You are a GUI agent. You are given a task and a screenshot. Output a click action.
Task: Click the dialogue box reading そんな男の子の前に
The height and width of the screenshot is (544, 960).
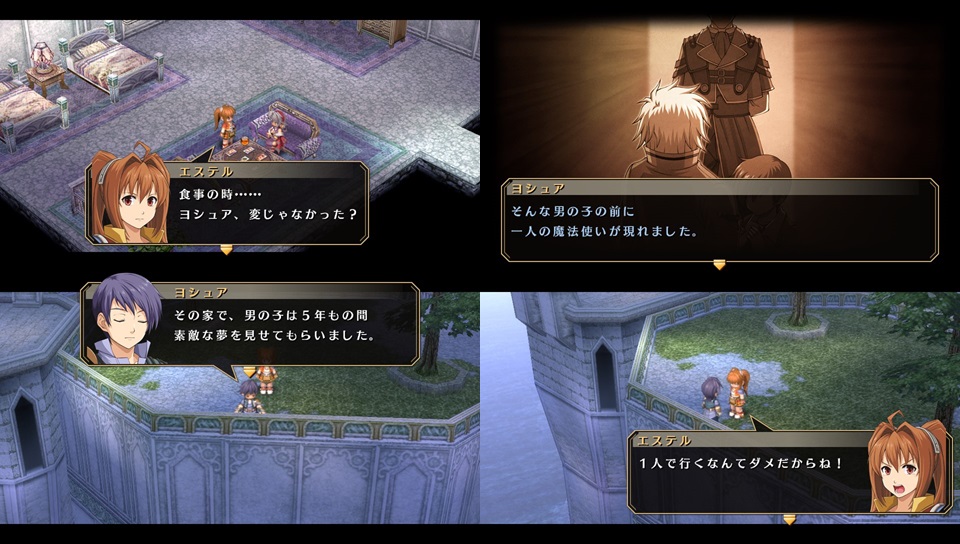tap(718, 220)
